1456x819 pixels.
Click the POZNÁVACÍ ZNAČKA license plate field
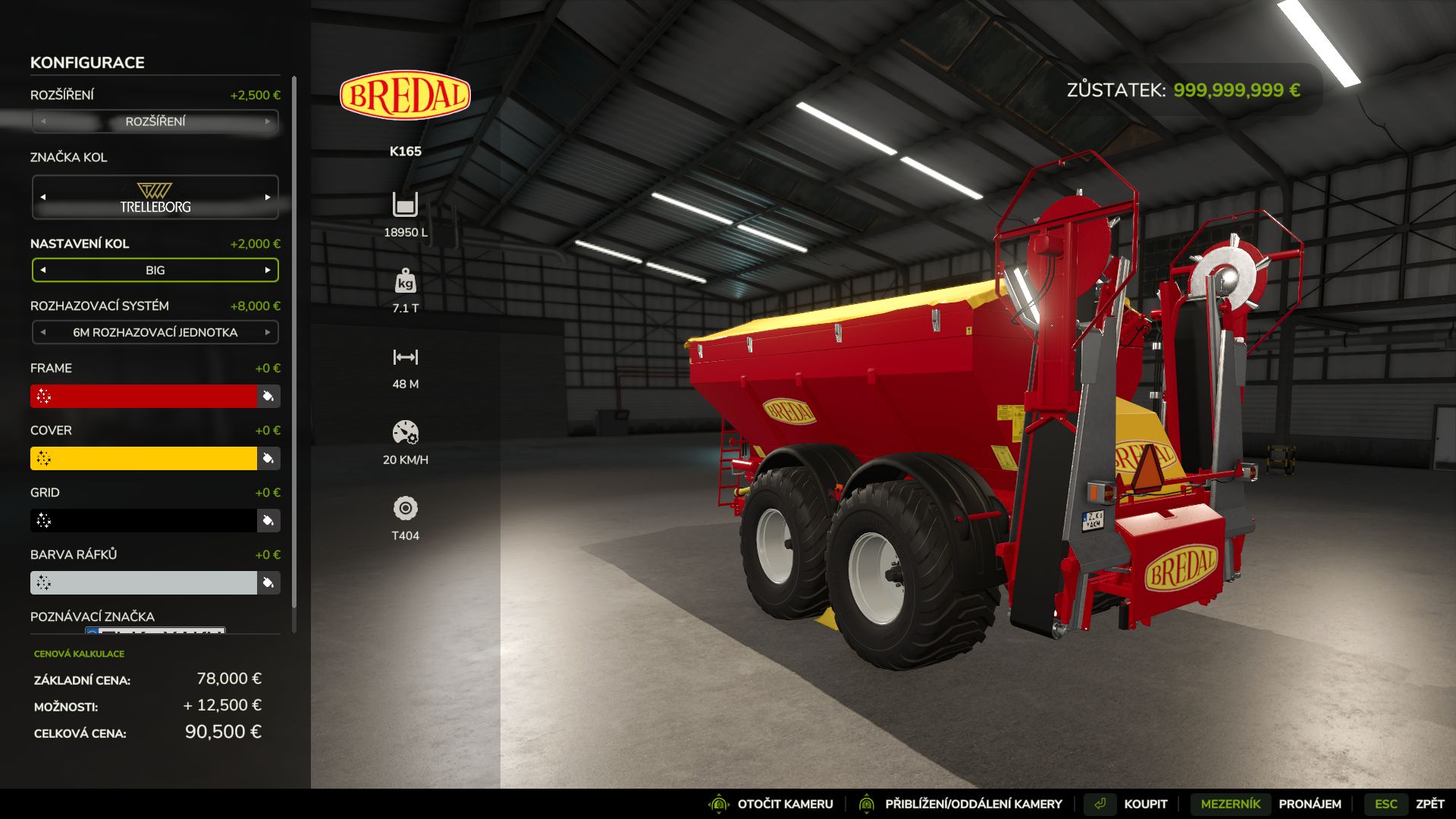tap(155, 632)
